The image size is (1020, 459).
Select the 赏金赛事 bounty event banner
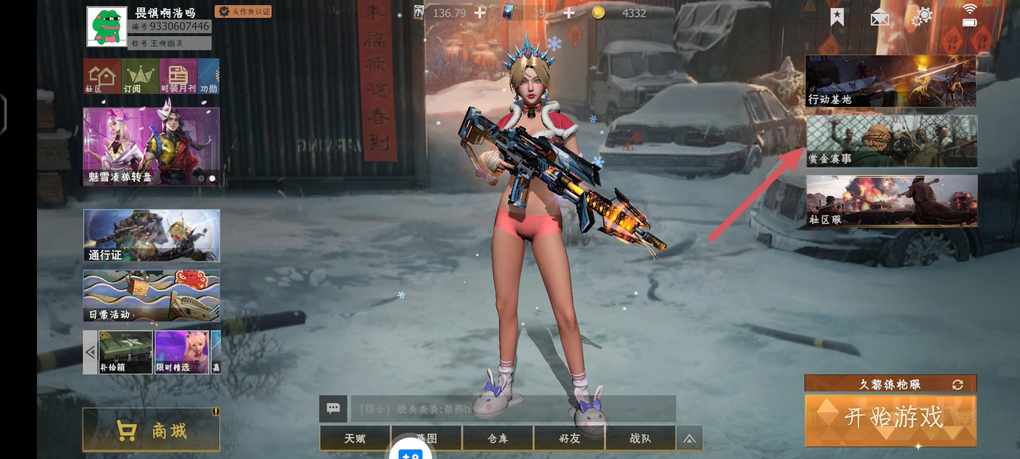pos(890,141)
